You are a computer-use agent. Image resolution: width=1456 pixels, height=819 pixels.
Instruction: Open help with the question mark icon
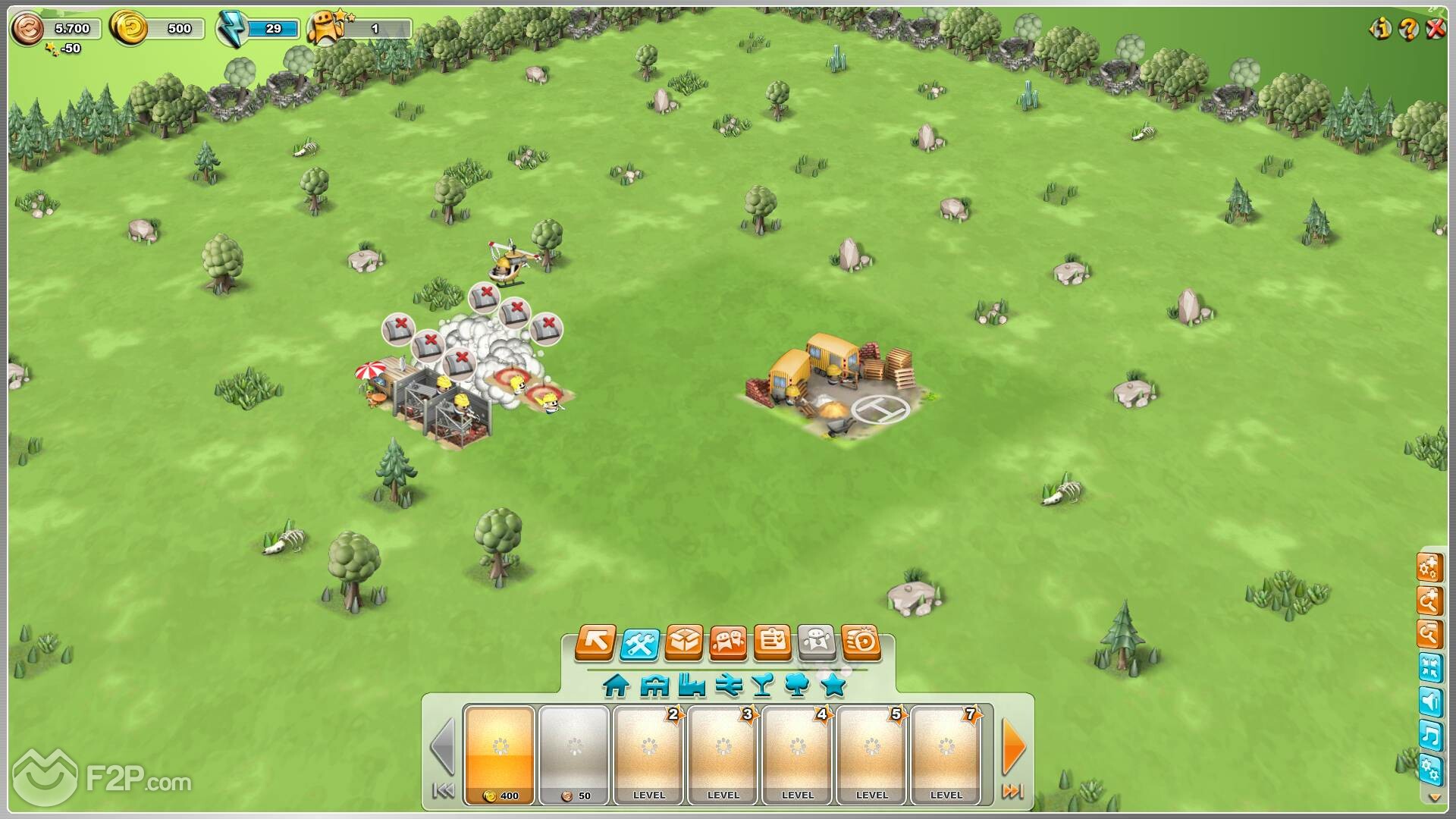coord(1408,30)
